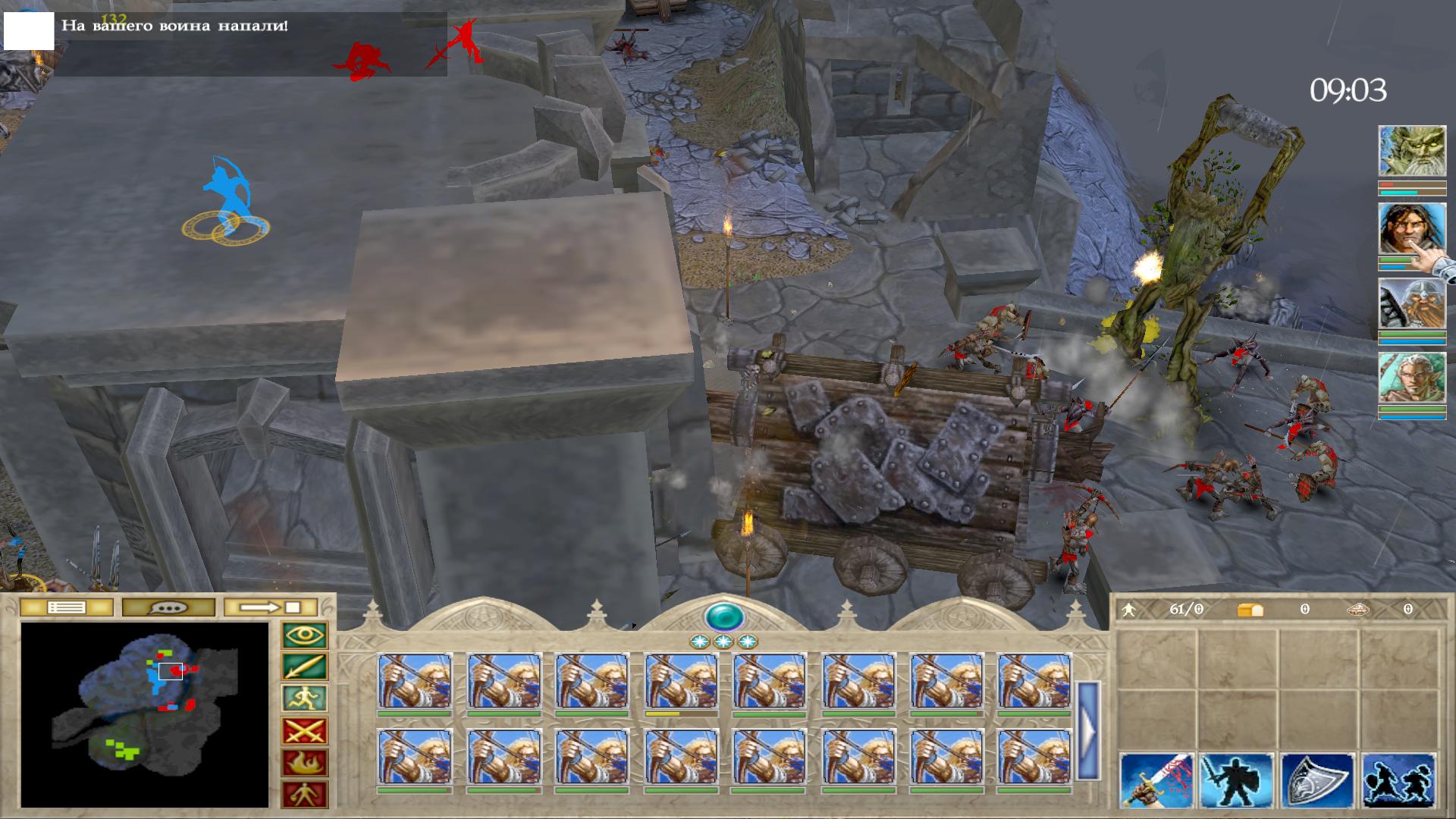Open the chat speech-bubble button

(168, 607)
